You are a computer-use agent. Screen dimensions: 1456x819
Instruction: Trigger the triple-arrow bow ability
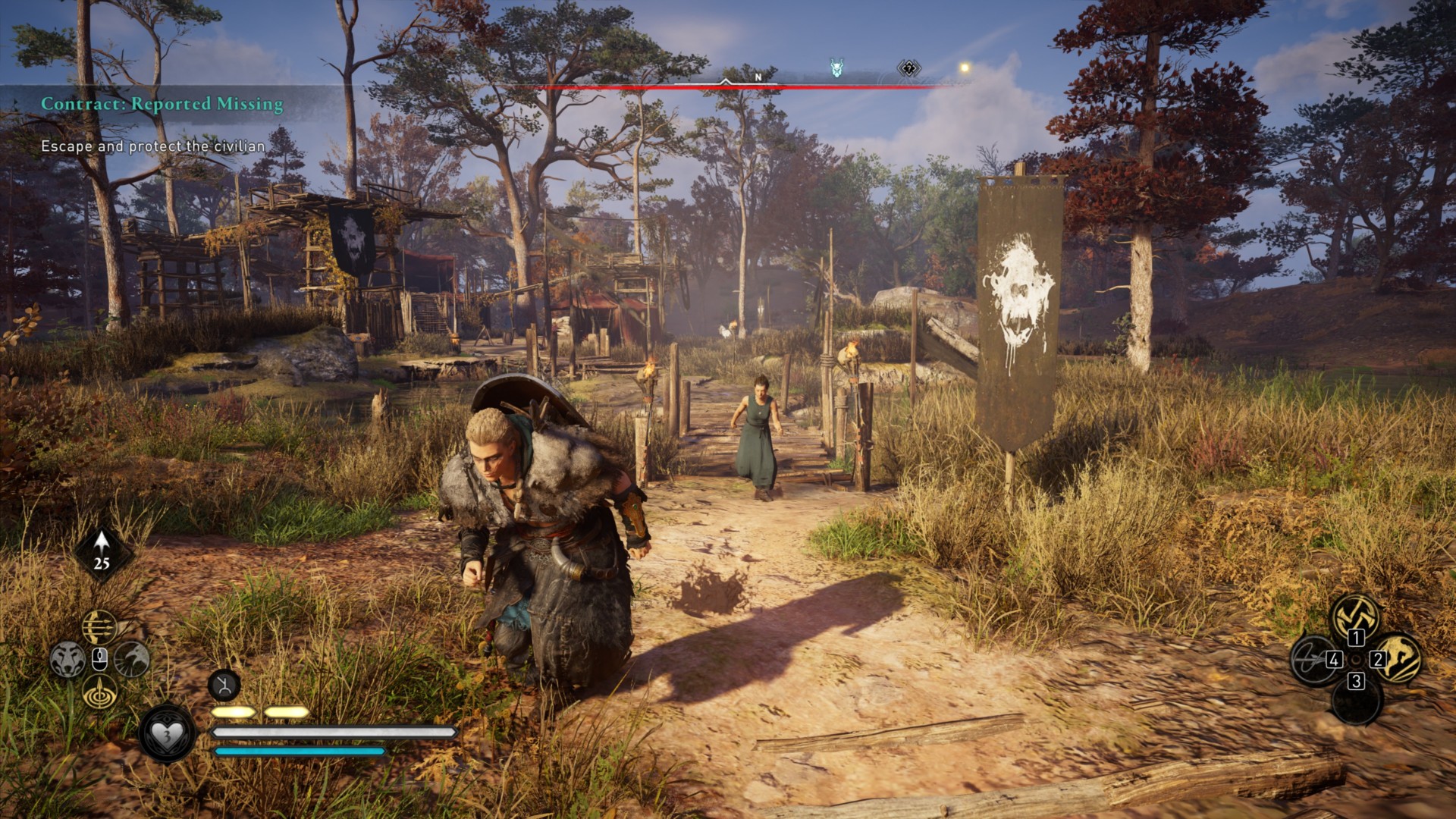pyautogui.click(x=99, y=627)
